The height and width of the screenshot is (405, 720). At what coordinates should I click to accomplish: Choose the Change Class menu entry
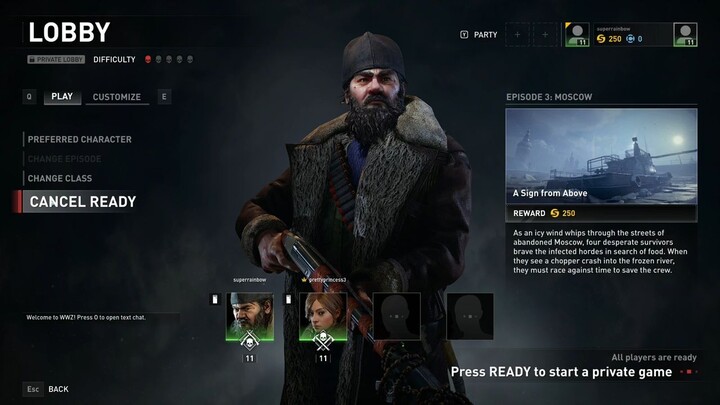60,178
